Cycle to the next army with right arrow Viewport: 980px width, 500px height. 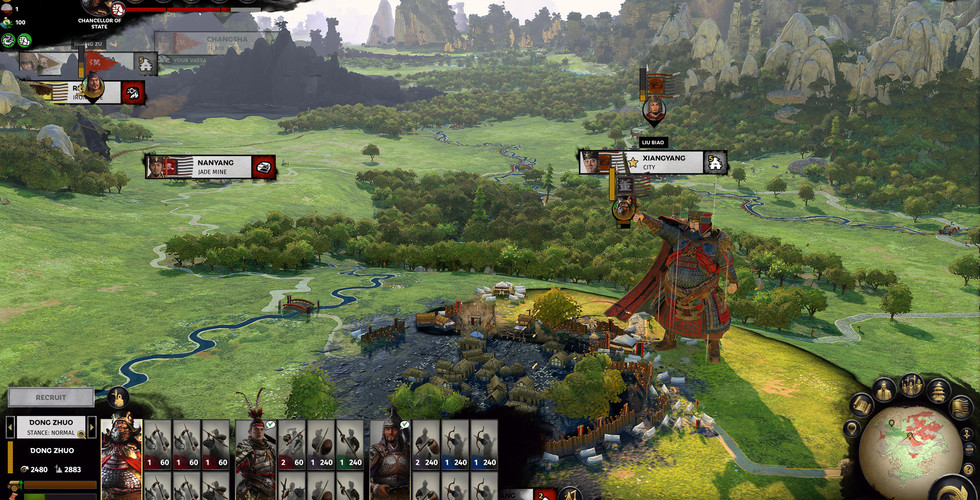[92, 427]
